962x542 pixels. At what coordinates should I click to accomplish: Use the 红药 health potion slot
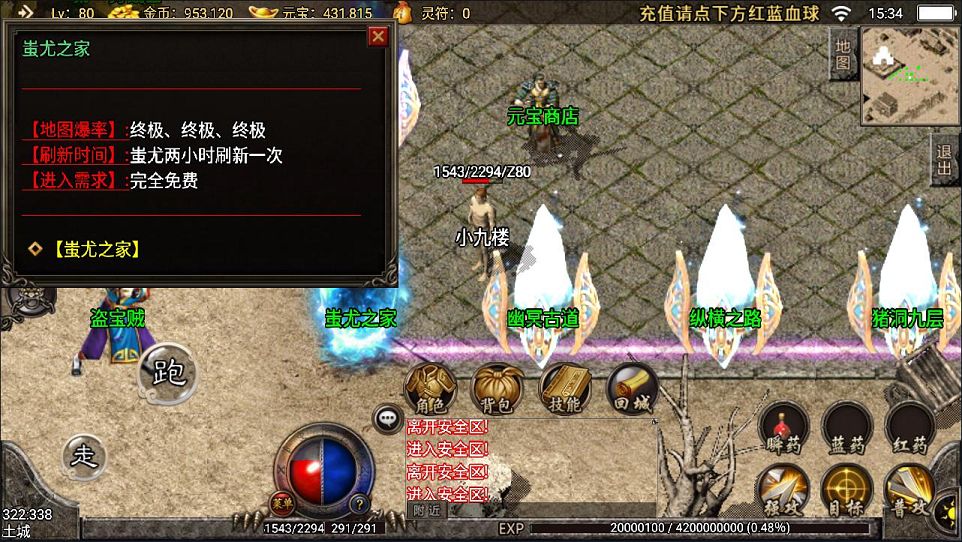click(x=909, y=429)
